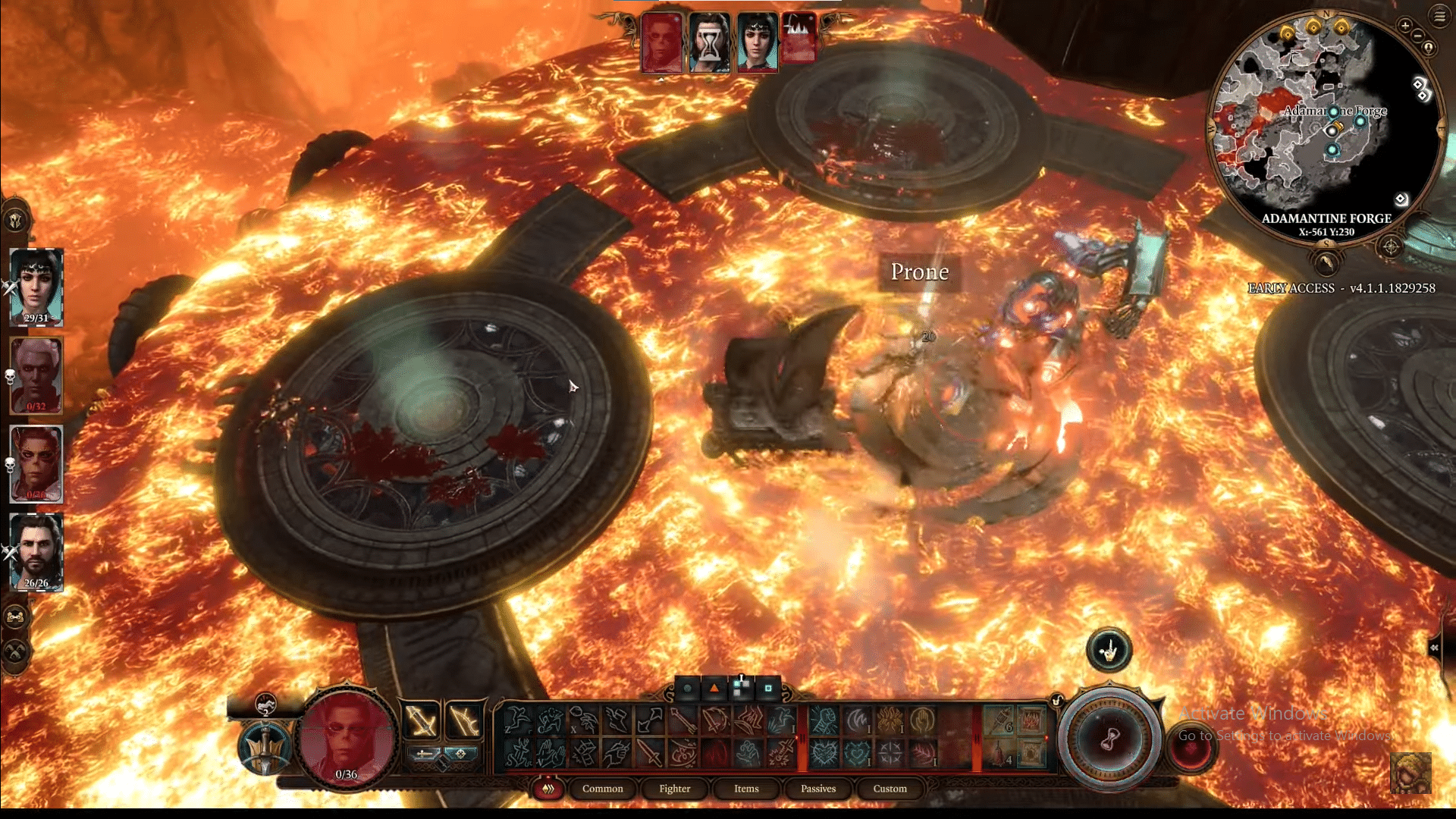Click Shadowheart's portrait showing 29/31 health
1456x819 pixels.
(x=36, y=284)
